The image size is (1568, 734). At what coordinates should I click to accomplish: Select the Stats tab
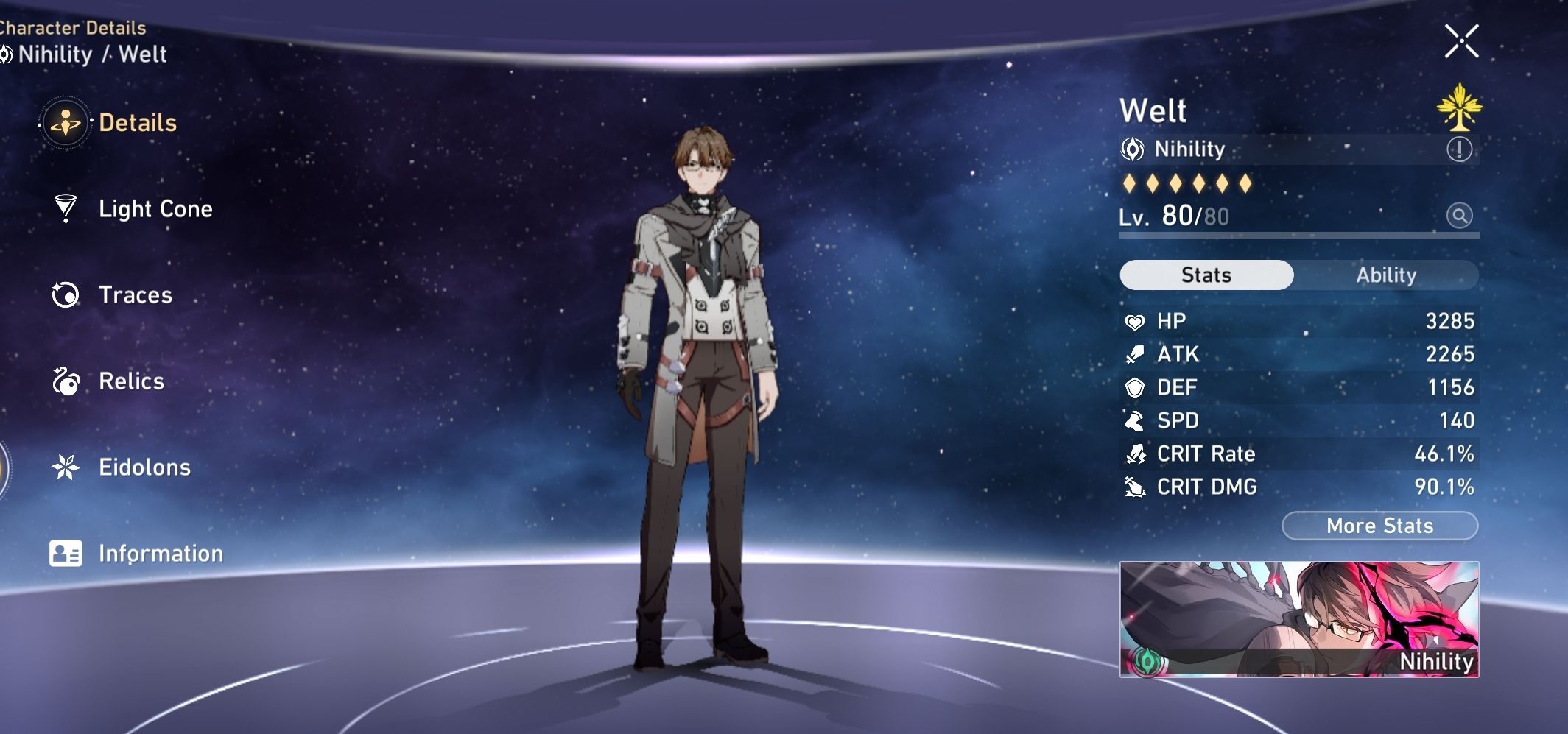tap(1205, 275)
